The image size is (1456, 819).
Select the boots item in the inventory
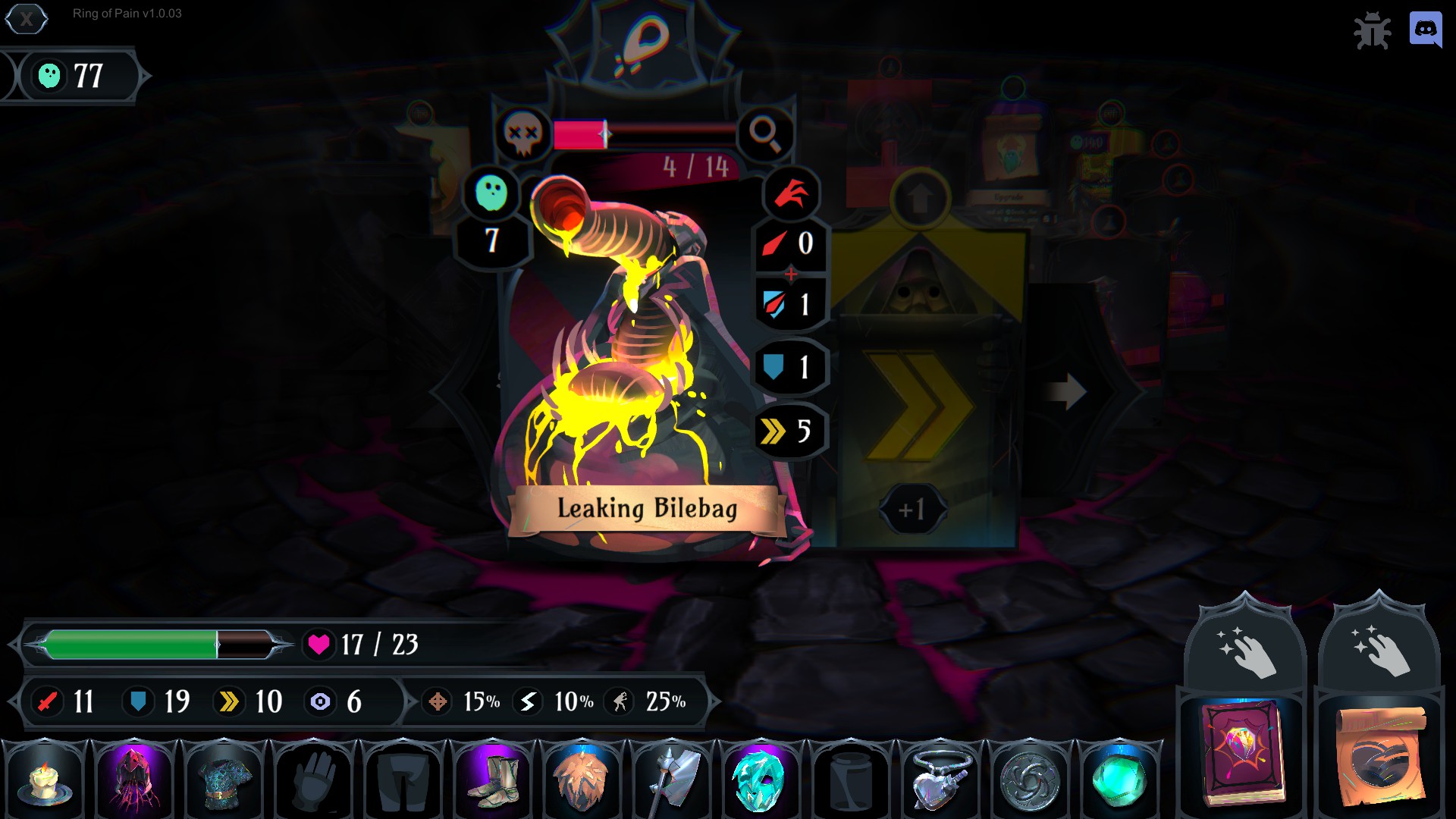pyautogui.click(x=492, y=779)
